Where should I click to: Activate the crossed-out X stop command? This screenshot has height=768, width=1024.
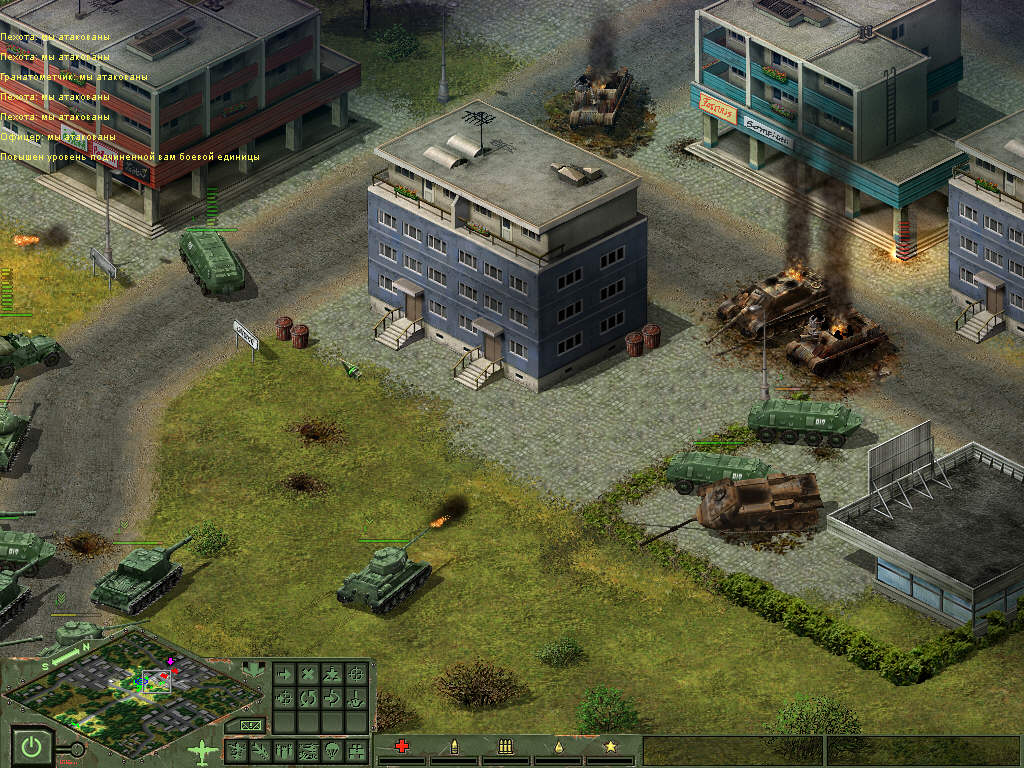(308, 673)
